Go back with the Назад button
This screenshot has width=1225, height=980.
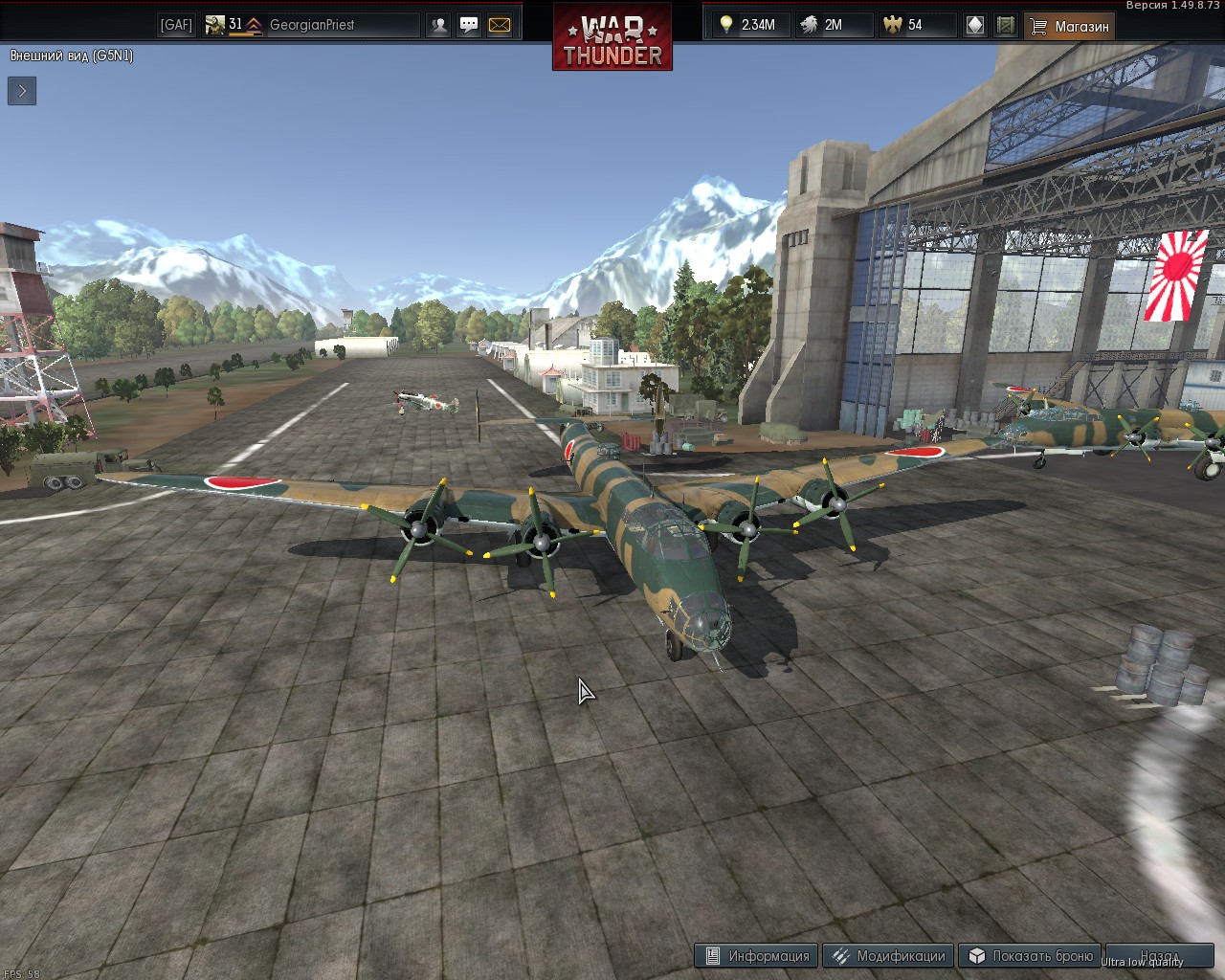1159,955
